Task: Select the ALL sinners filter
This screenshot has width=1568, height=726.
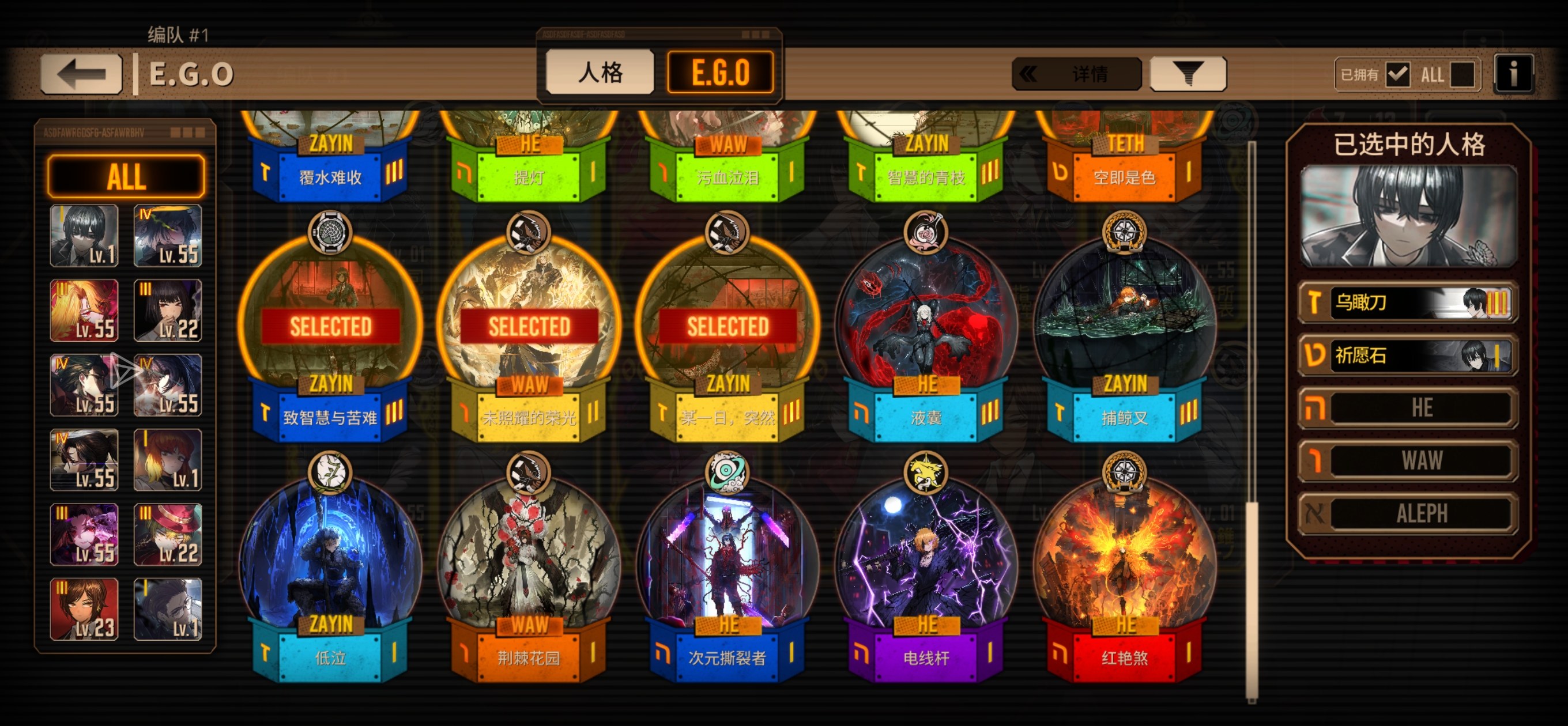Action: tap(126, 176)
